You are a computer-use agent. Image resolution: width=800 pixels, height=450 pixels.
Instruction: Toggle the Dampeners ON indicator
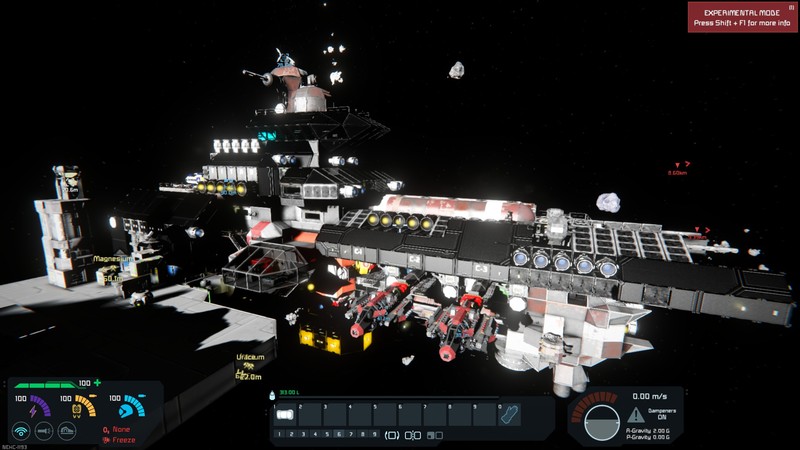[x=662, y=414]
